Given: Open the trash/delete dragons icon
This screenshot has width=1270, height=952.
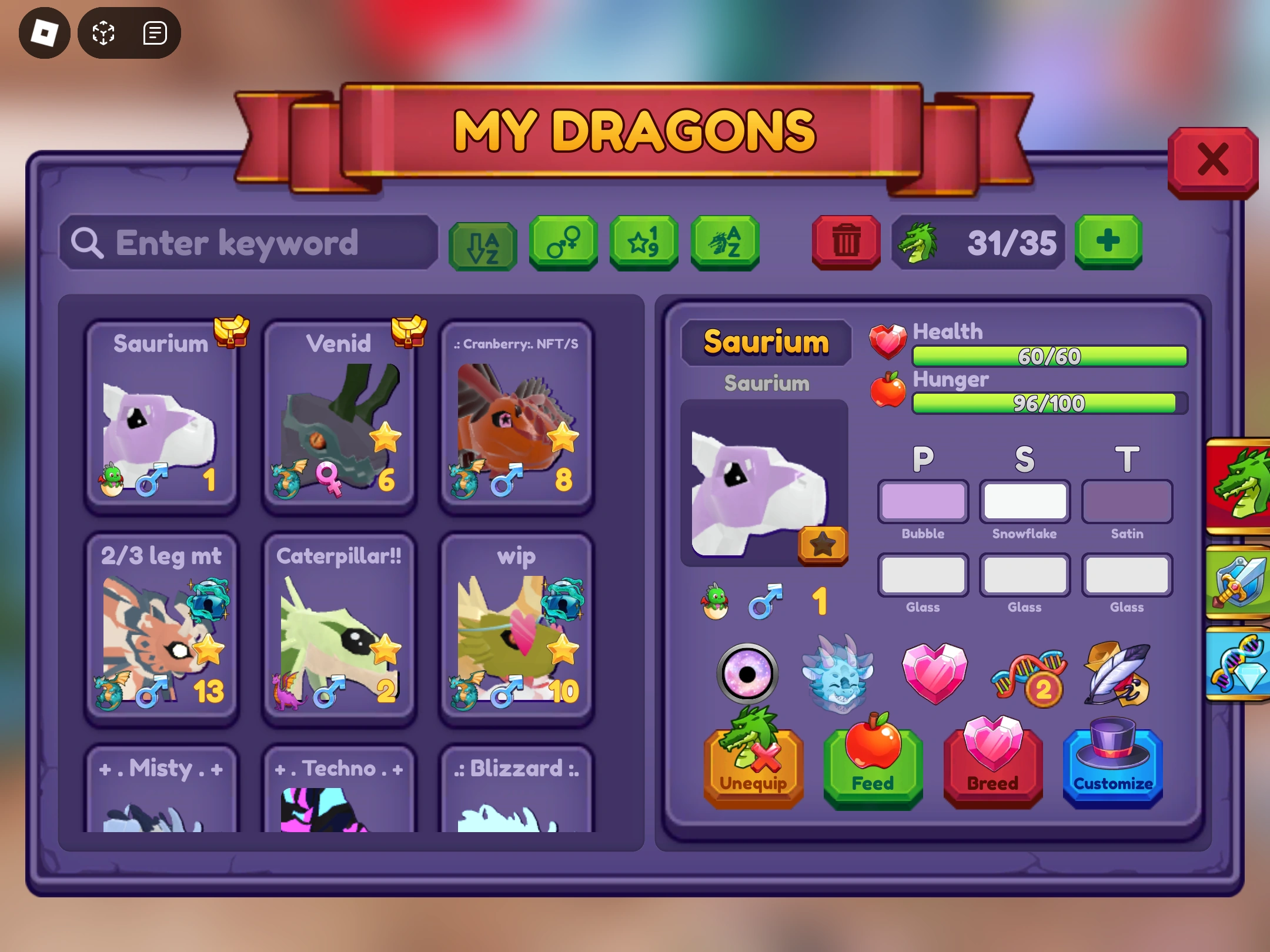Looking at the screenshot, I should (x=845, y=241).
